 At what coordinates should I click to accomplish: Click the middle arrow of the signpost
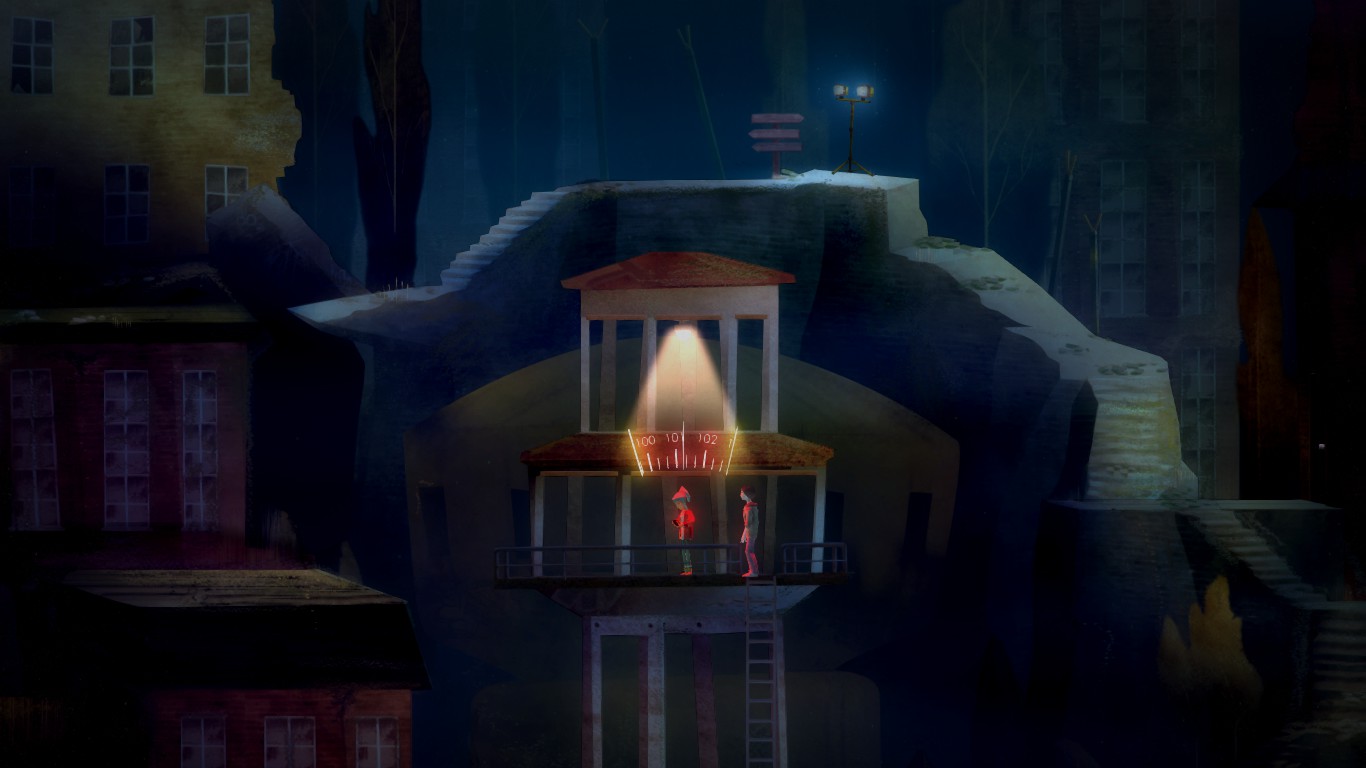point(776,134)
